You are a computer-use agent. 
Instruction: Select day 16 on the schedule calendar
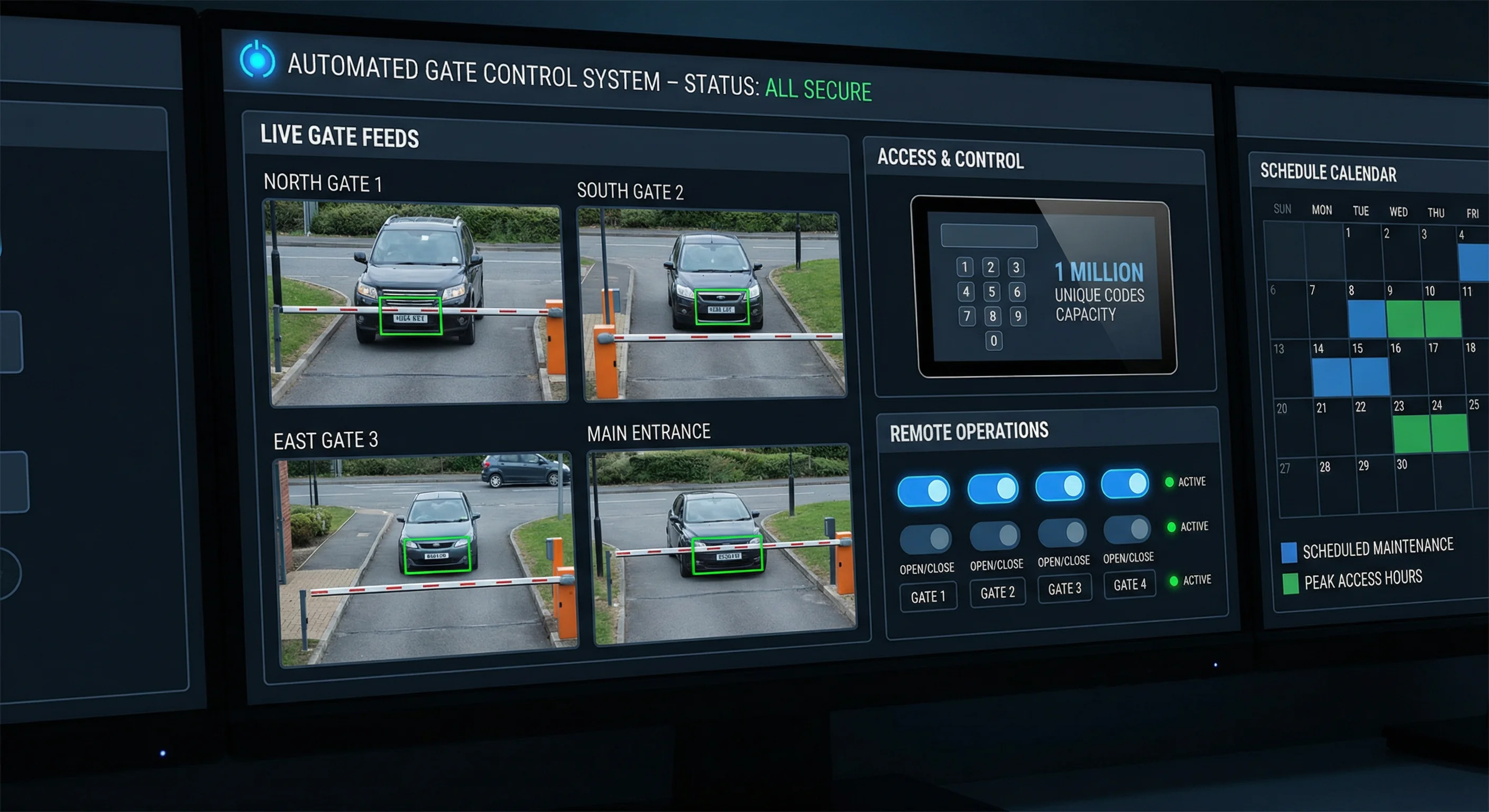click(x=1408, y=367)
